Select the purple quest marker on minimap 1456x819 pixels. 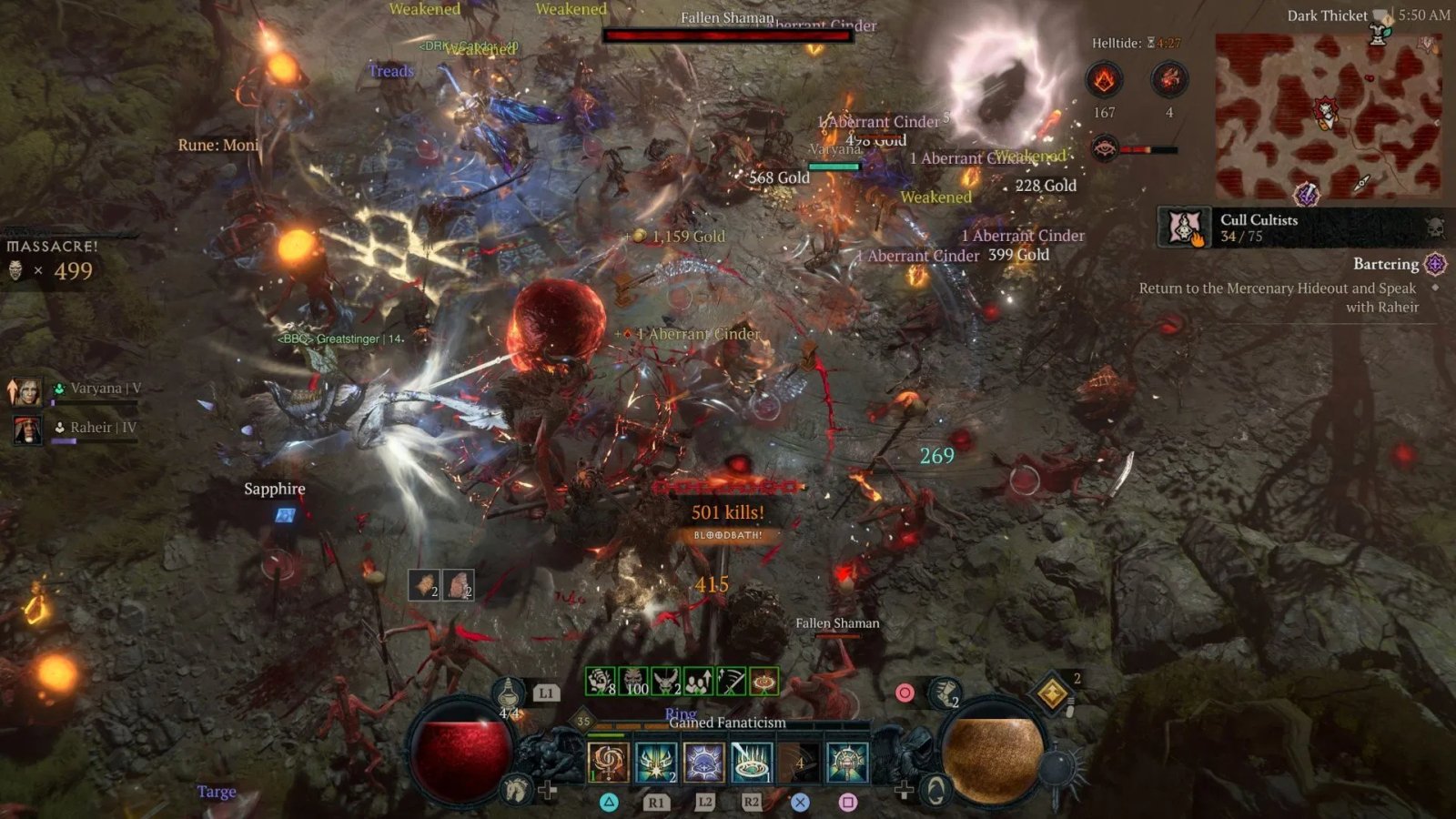click(x=1307, y=193)
